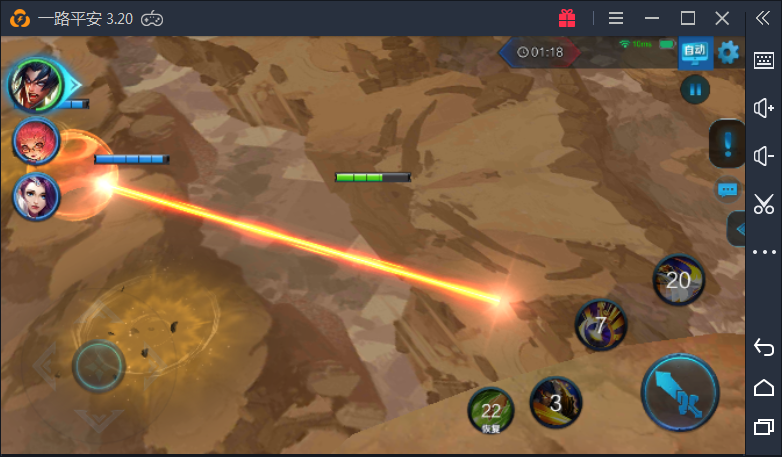The width and height of the screenshot is (782, 457).
Task: Activate the skill with 20 cooldown
Action: tap(679, 280)
